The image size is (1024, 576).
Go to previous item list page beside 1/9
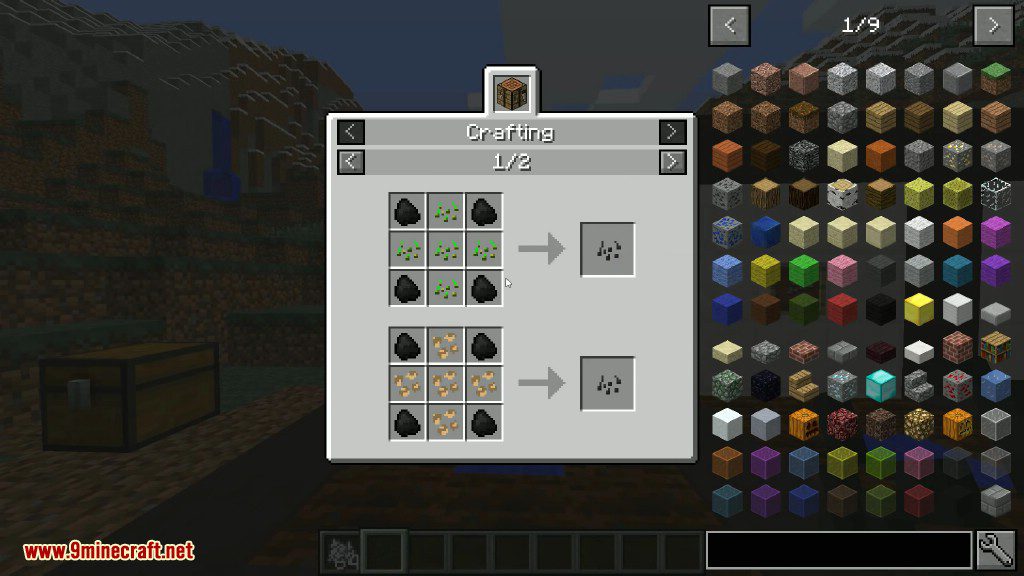pos(729,25)
